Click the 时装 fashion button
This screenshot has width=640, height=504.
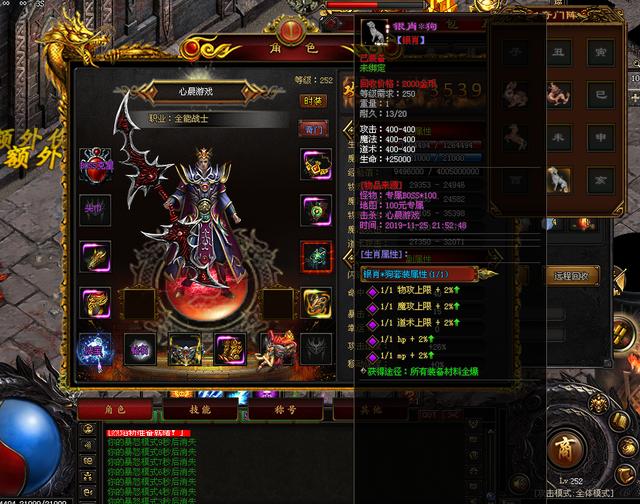(314, 100)
